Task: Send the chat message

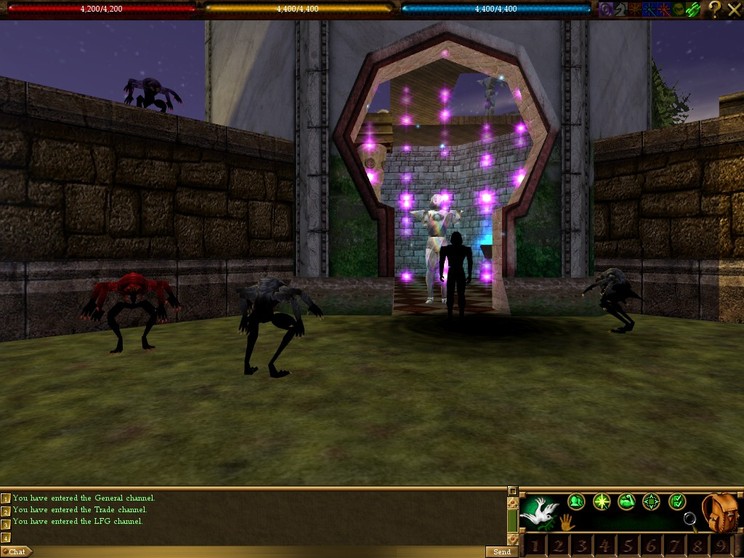Action: 502,551
